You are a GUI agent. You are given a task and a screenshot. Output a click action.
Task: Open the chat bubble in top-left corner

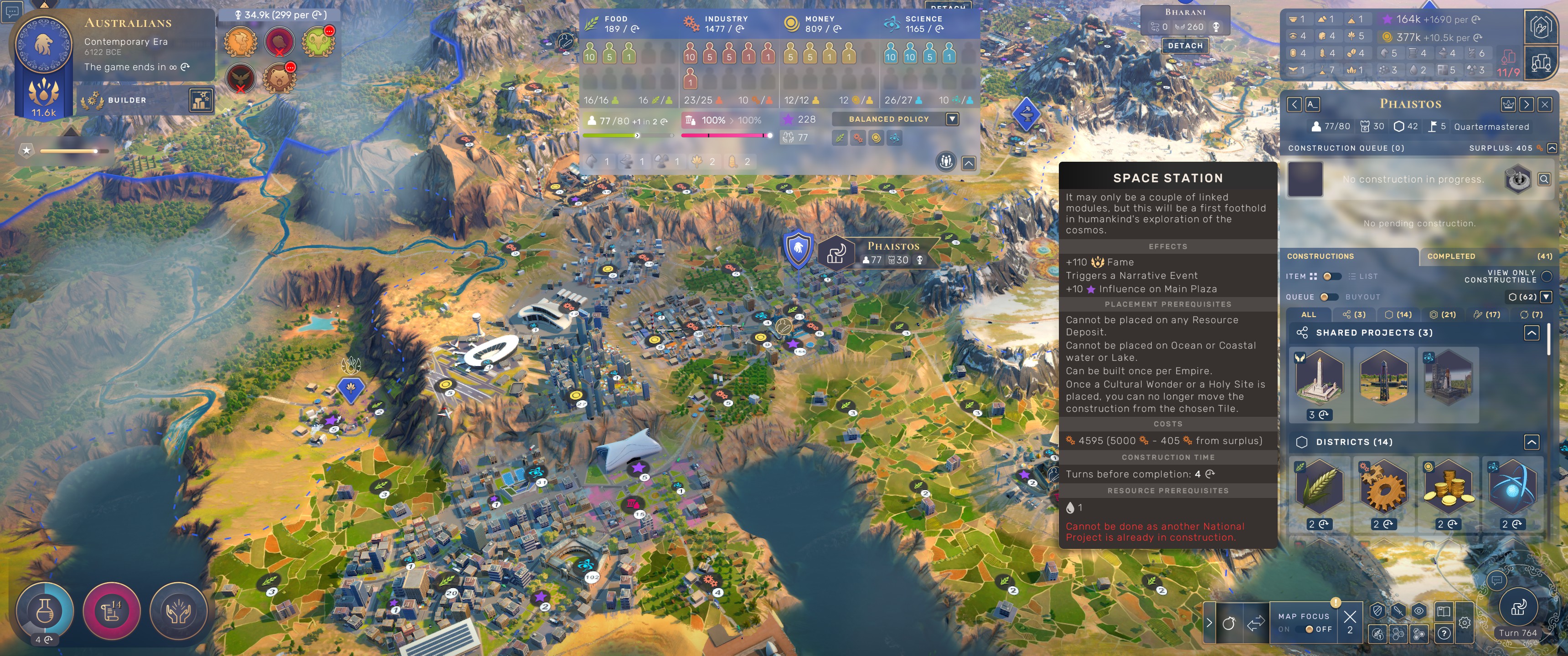[12, 10]
